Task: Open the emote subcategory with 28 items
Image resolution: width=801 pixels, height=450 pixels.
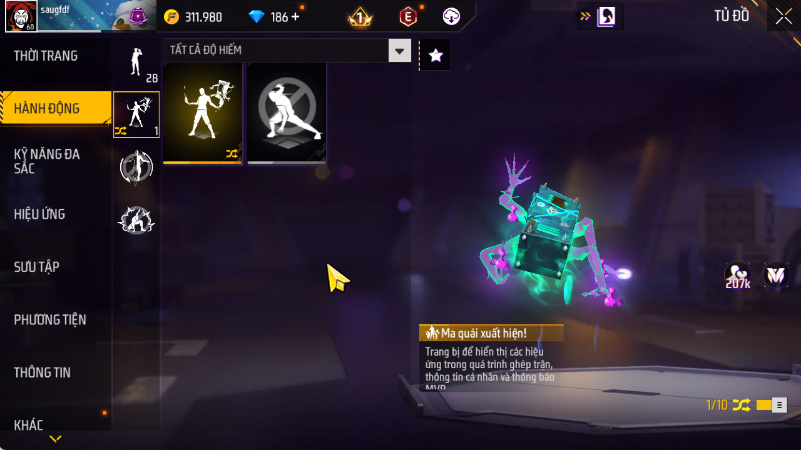Action: tap(137, 64)
